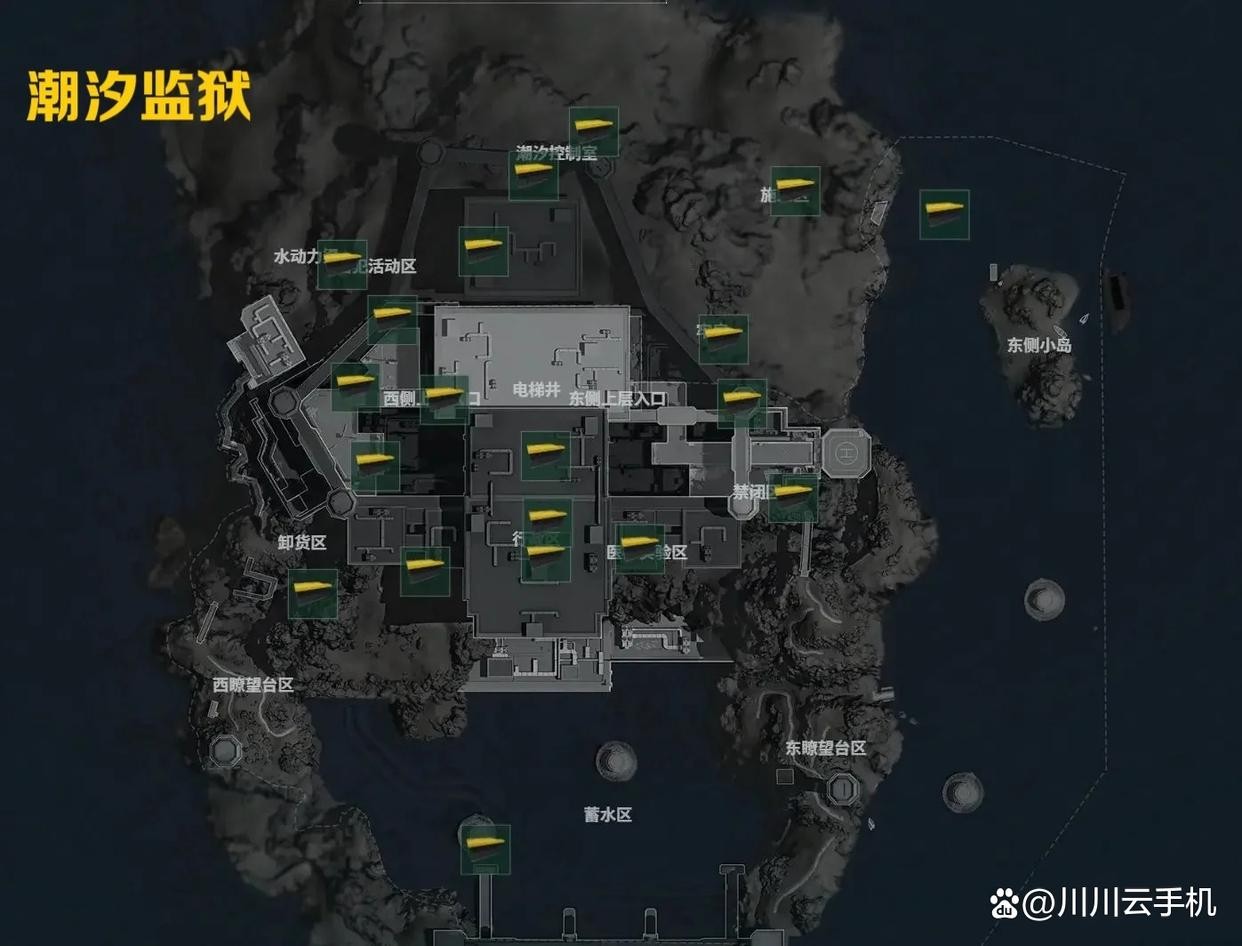This screenshot has width=1242, height=946.
Task: Click the gold bar marker beside 蓄水区
Action: [x=486, y=848]
